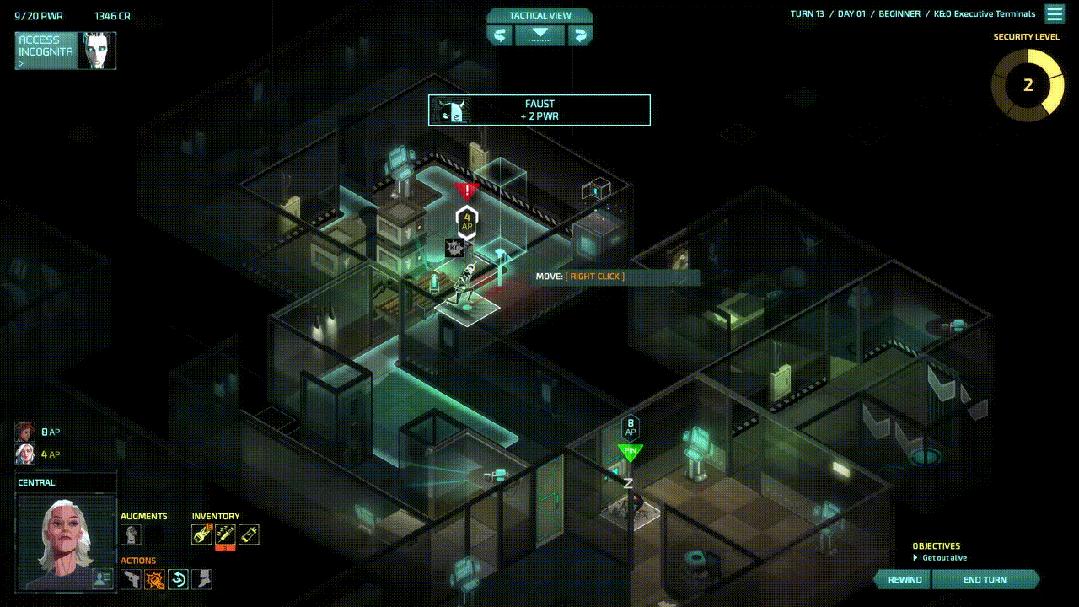Activate the cyan circular arrow action

point(178,578)
